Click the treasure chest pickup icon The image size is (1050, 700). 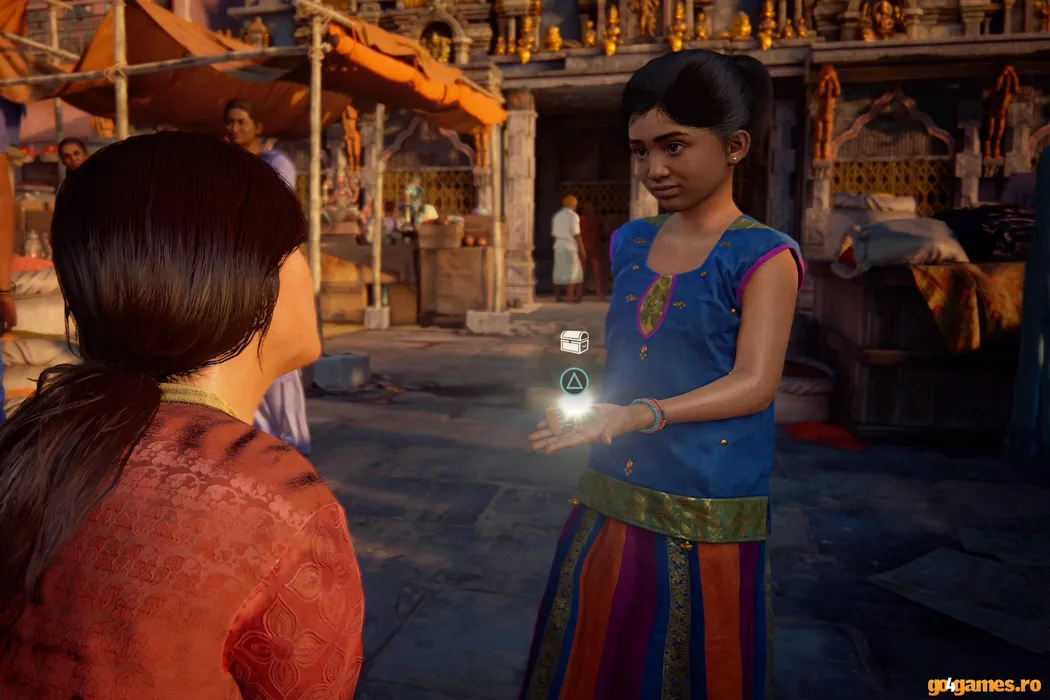[574, 342]
